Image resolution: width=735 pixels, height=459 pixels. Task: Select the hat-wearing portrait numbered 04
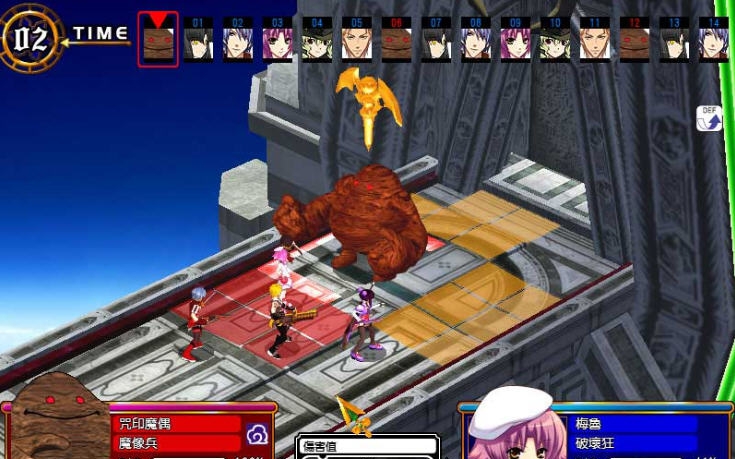click(x=316, y=41)
